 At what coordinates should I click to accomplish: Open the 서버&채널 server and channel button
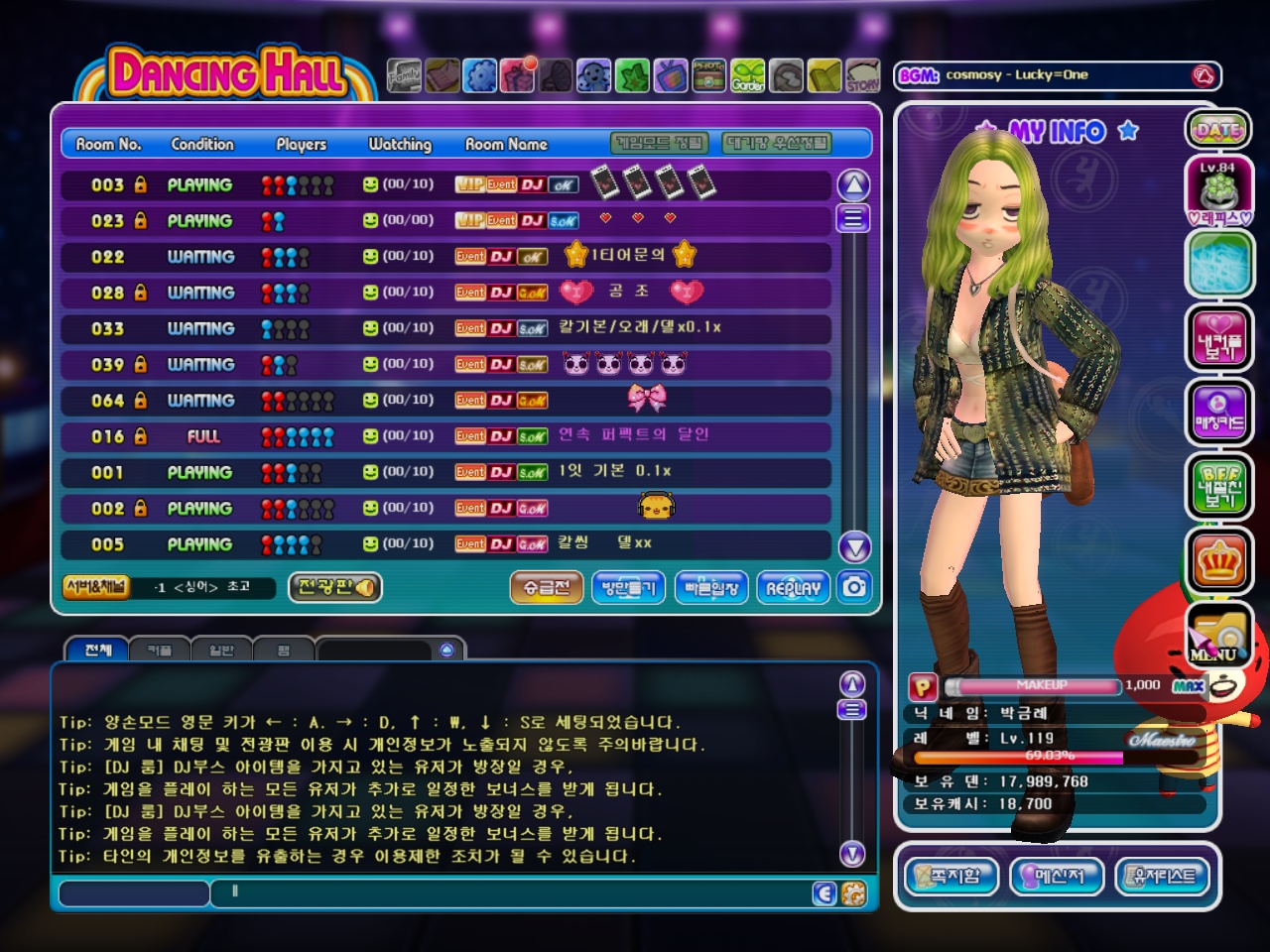coord(95,587)
